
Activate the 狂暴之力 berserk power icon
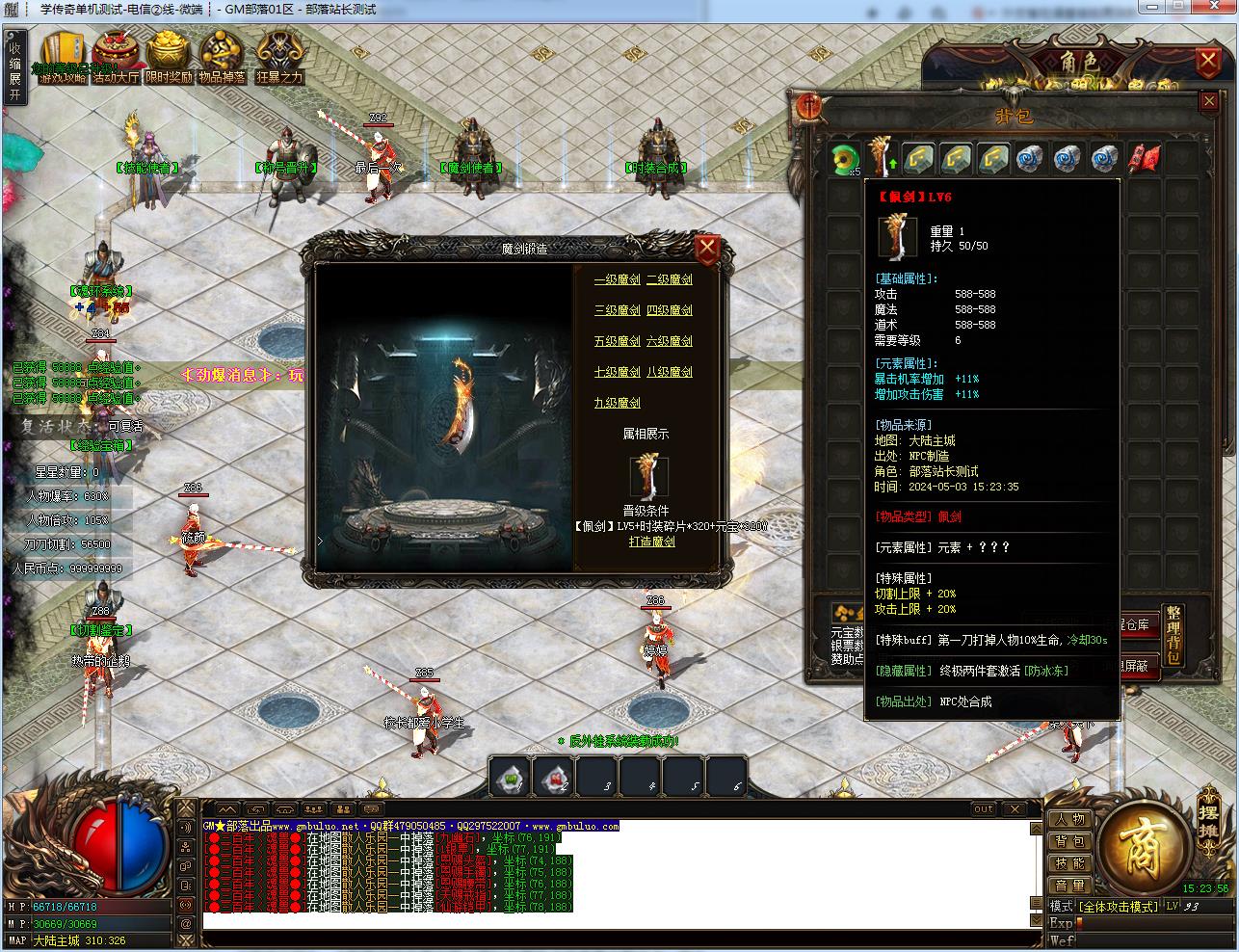pos(279,60)
